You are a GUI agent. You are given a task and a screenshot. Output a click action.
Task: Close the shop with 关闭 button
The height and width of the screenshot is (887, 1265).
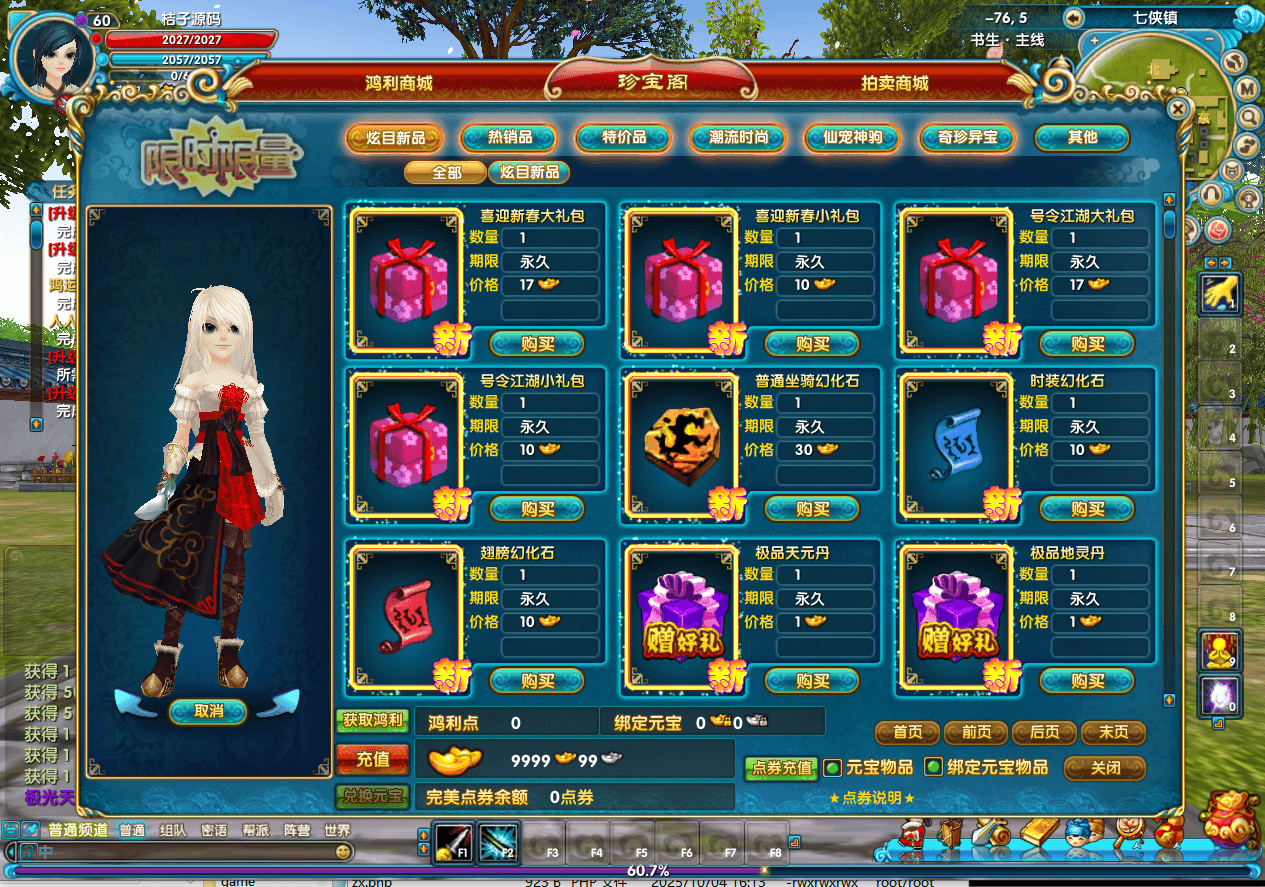pos(1104,768)
